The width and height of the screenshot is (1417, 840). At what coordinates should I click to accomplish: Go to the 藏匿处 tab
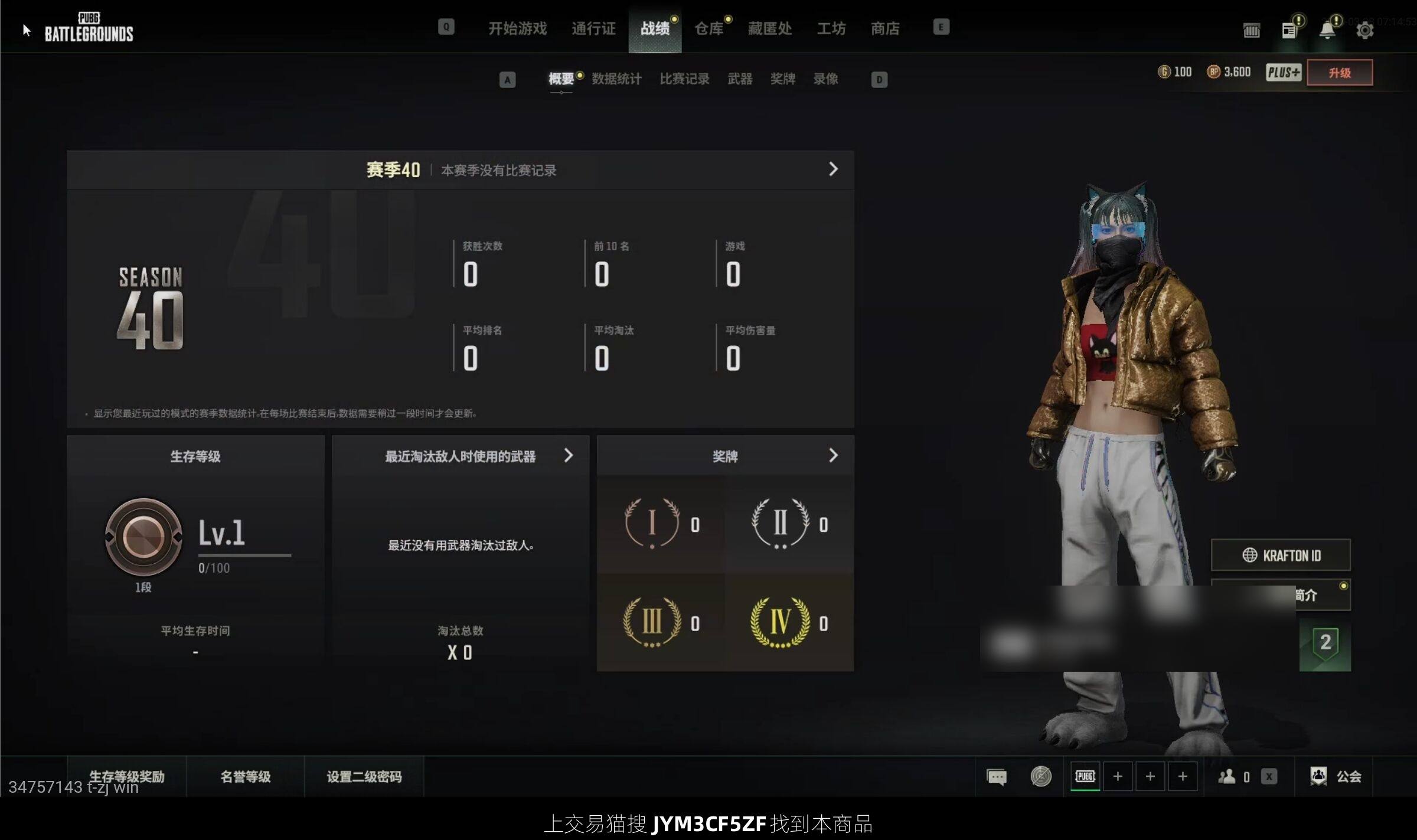tap(769, 28)
